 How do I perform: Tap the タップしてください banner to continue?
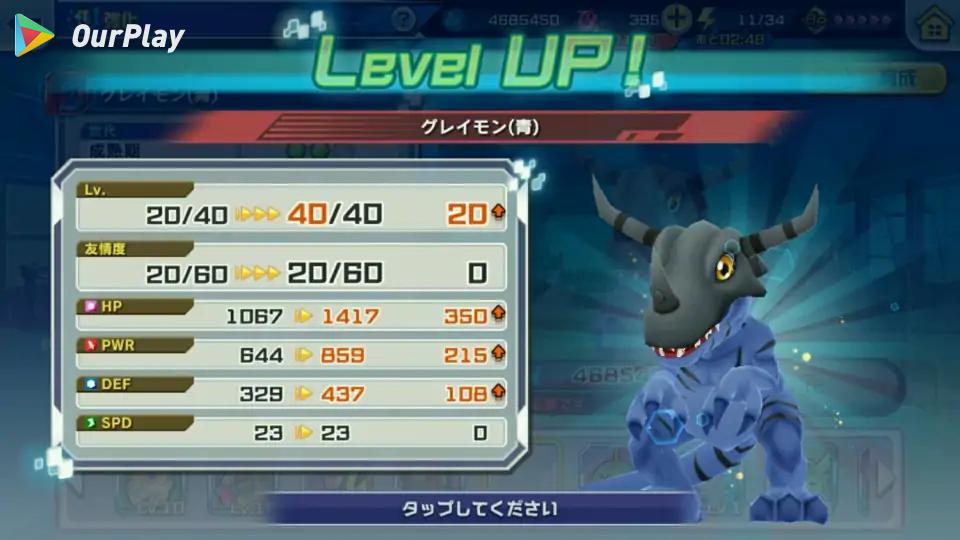[x=479, y=508]
